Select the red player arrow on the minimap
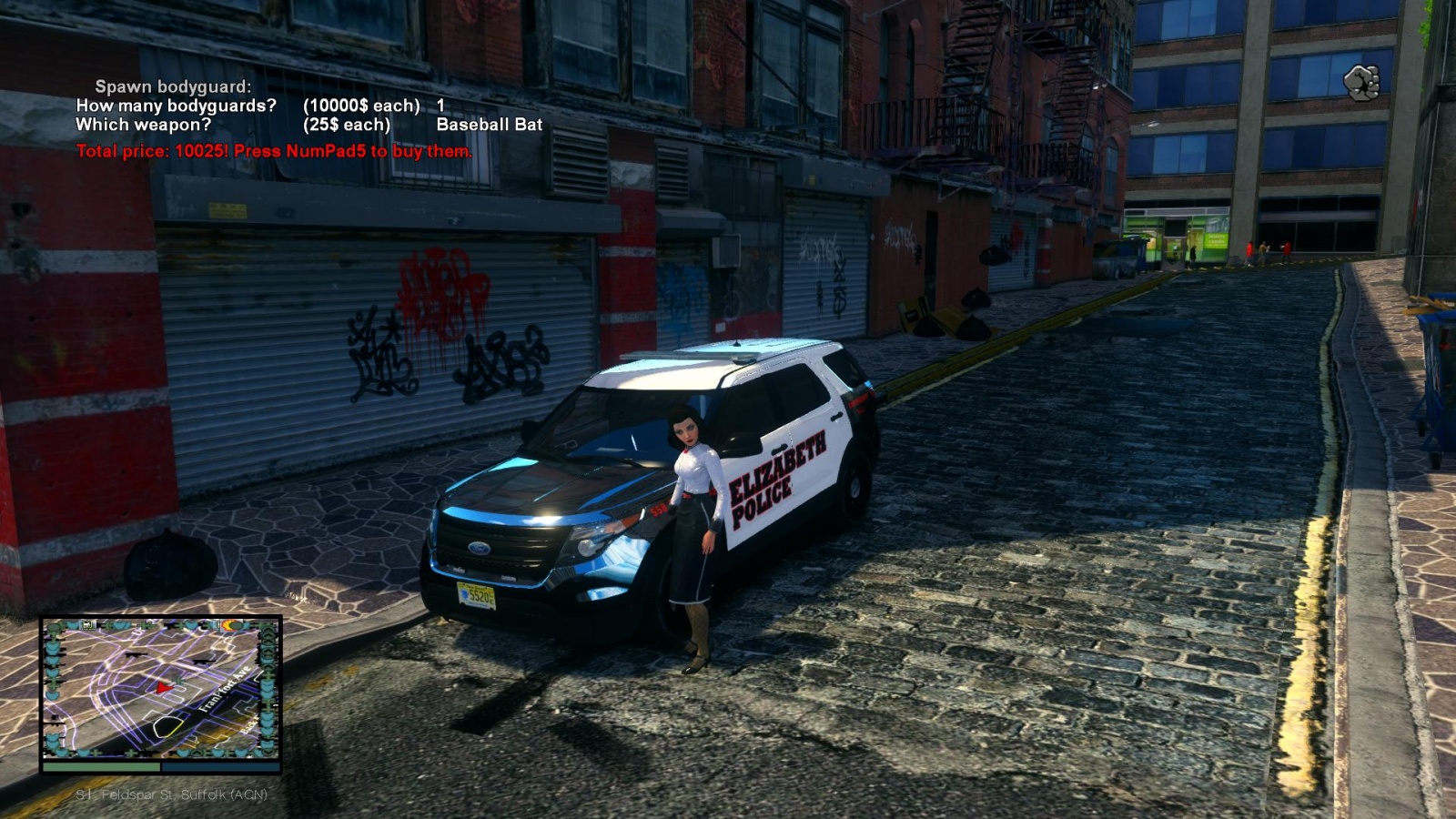The image size is (1456, 819). pos(162,689)
